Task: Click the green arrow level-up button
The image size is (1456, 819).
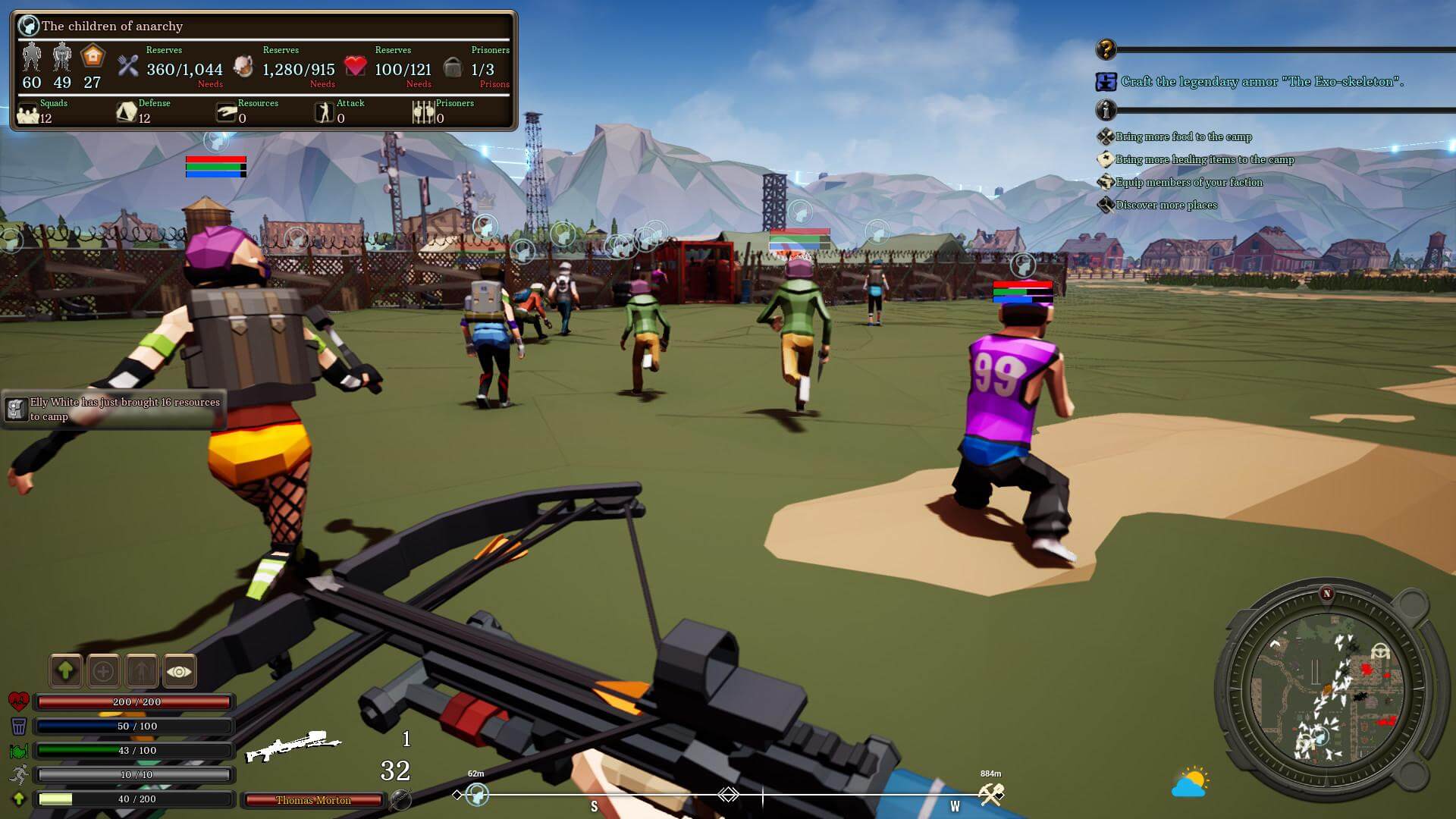Action: click(x=66, y=670)
